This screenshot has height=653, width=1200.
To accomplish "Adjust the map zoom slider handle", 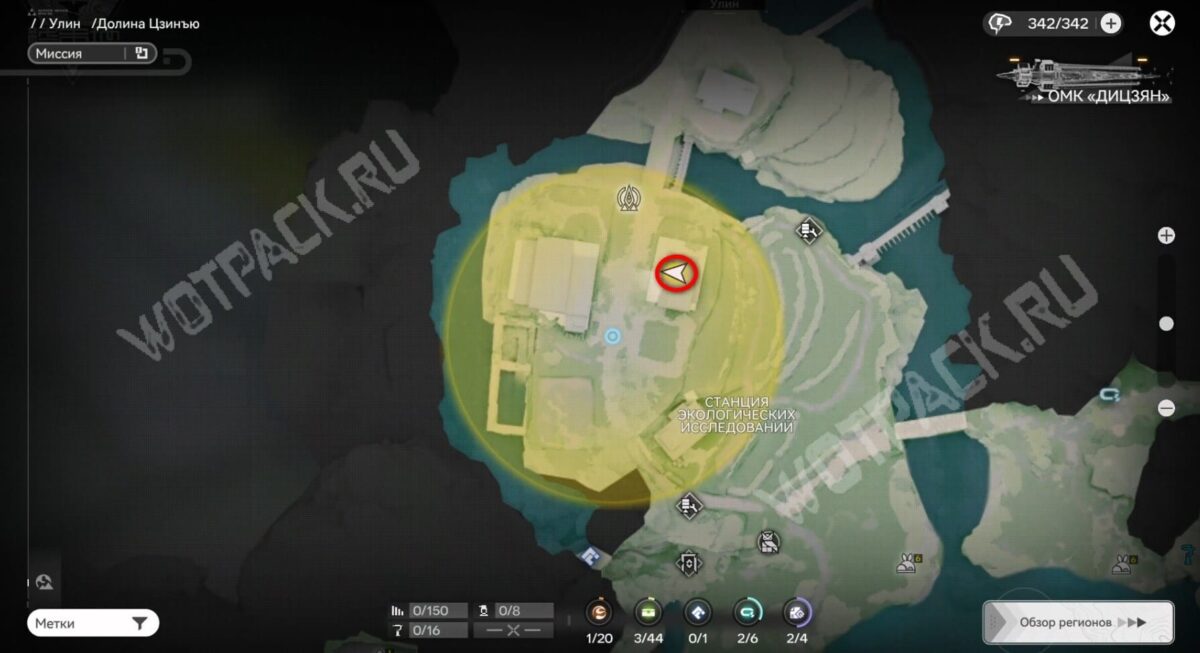I will pos(1166,323).
